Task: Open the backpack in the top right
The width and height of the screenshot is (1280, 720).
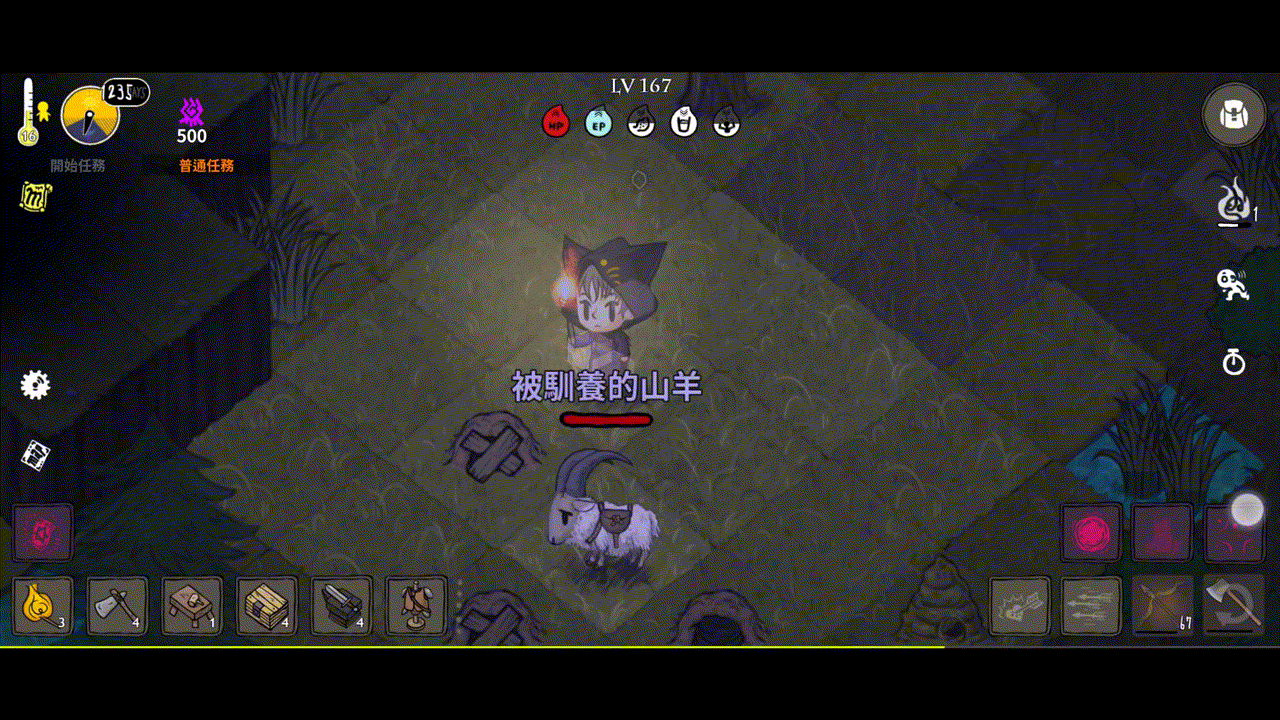Action: click(1233, 114)
